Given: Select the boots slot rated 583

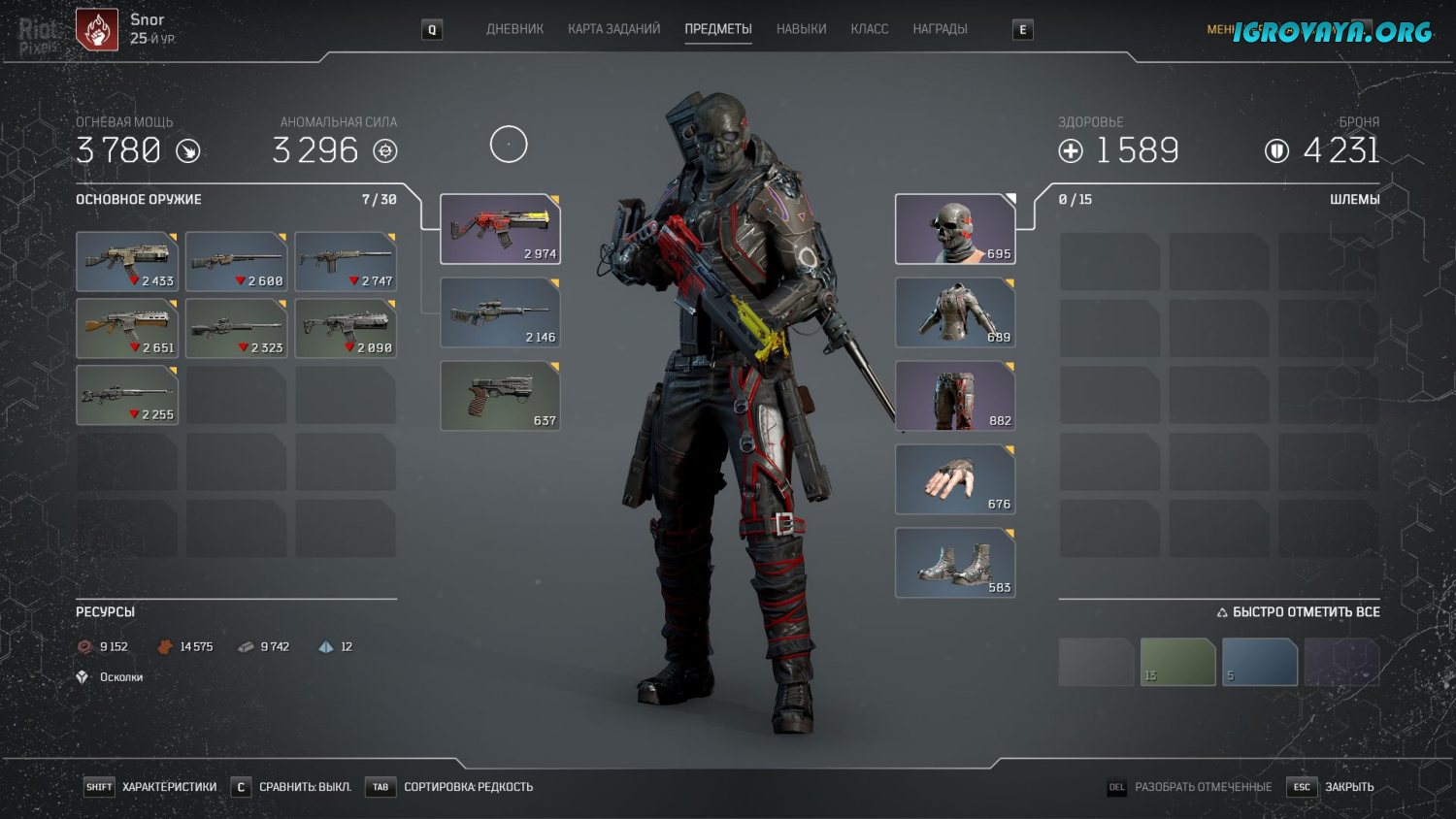Looking at the screenshot, I should click(x=955, y=563).
